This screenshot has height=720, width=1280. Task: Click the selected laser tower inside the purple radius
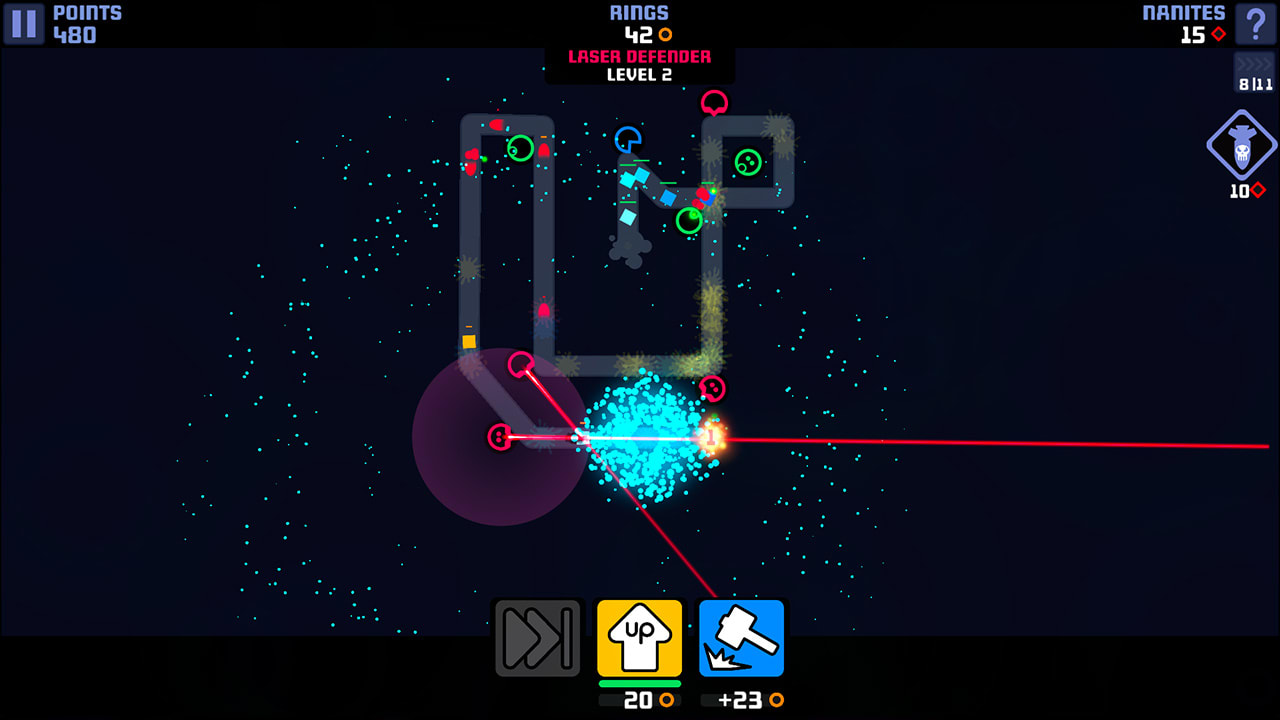pyautogui.click(x=497, y=437)
